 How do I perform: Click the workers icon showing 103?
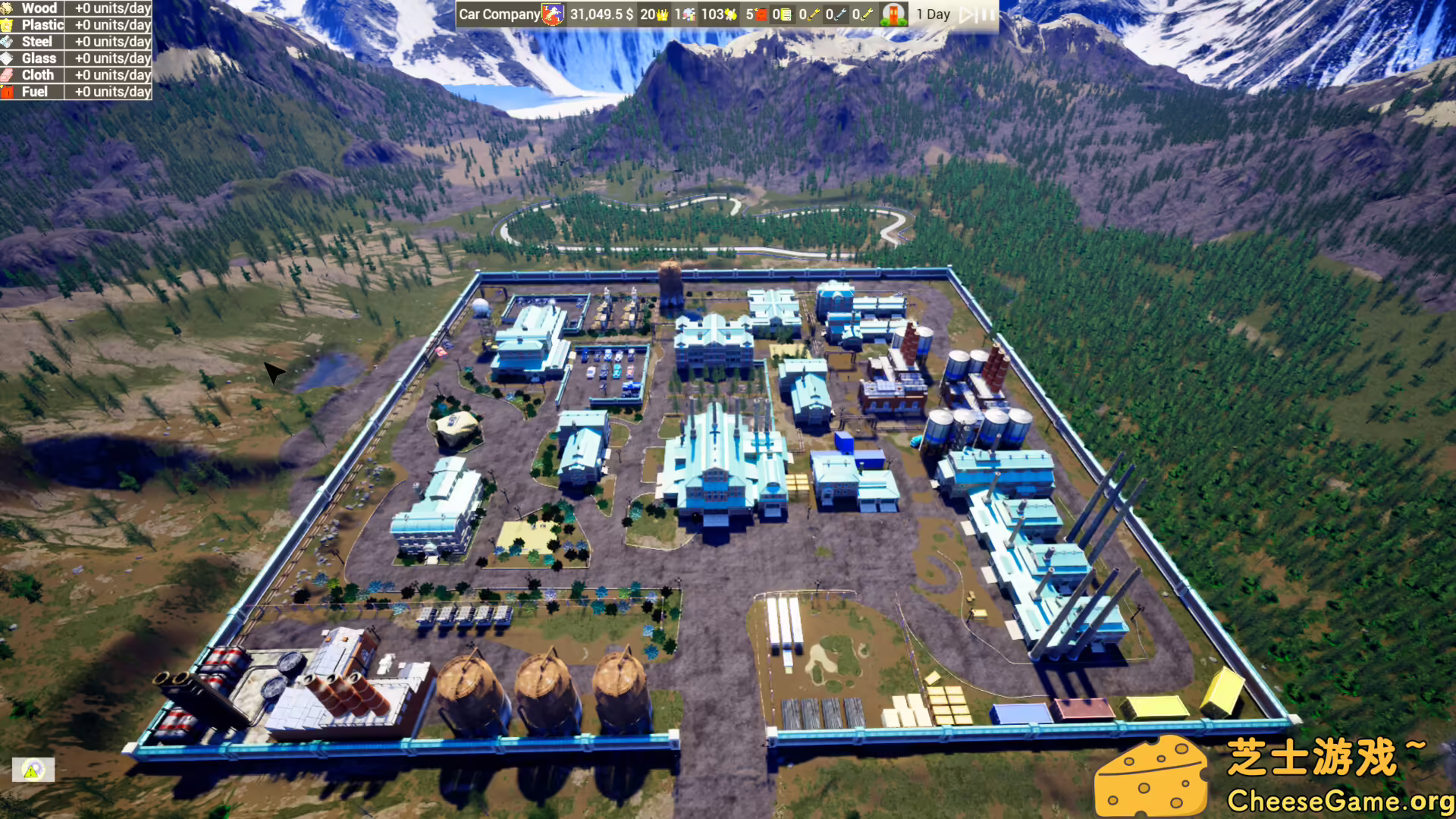coord(733,14)
